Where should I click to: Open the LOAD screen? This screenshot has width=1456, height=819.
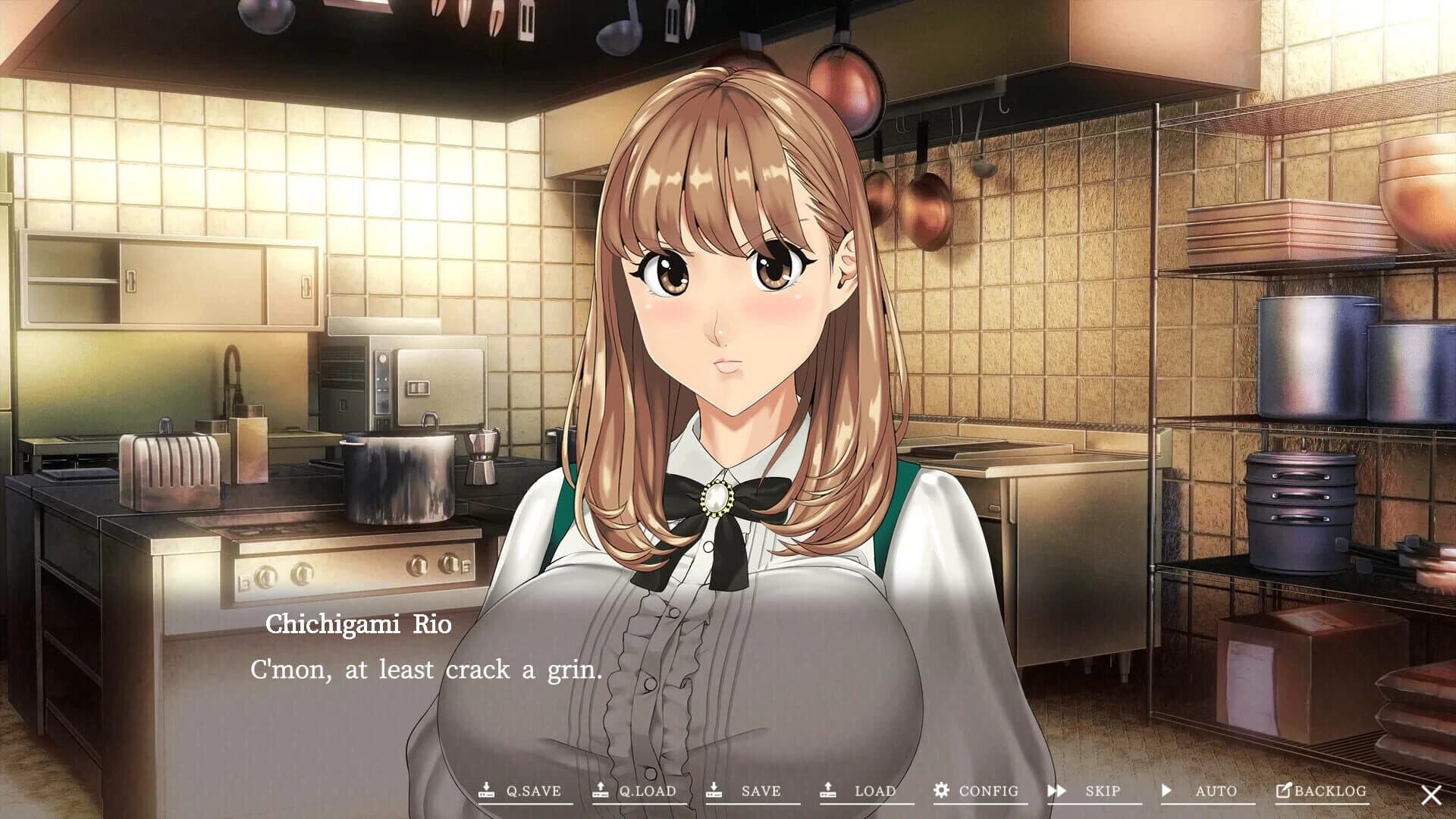pyautogui.click(x=871, y=791)
